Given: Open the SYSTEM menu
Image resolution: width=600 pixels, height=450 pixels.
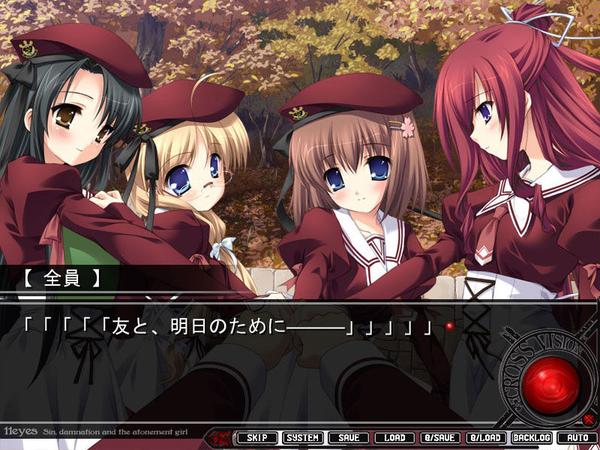Looking at the screenshot, I should coord(302,438).
